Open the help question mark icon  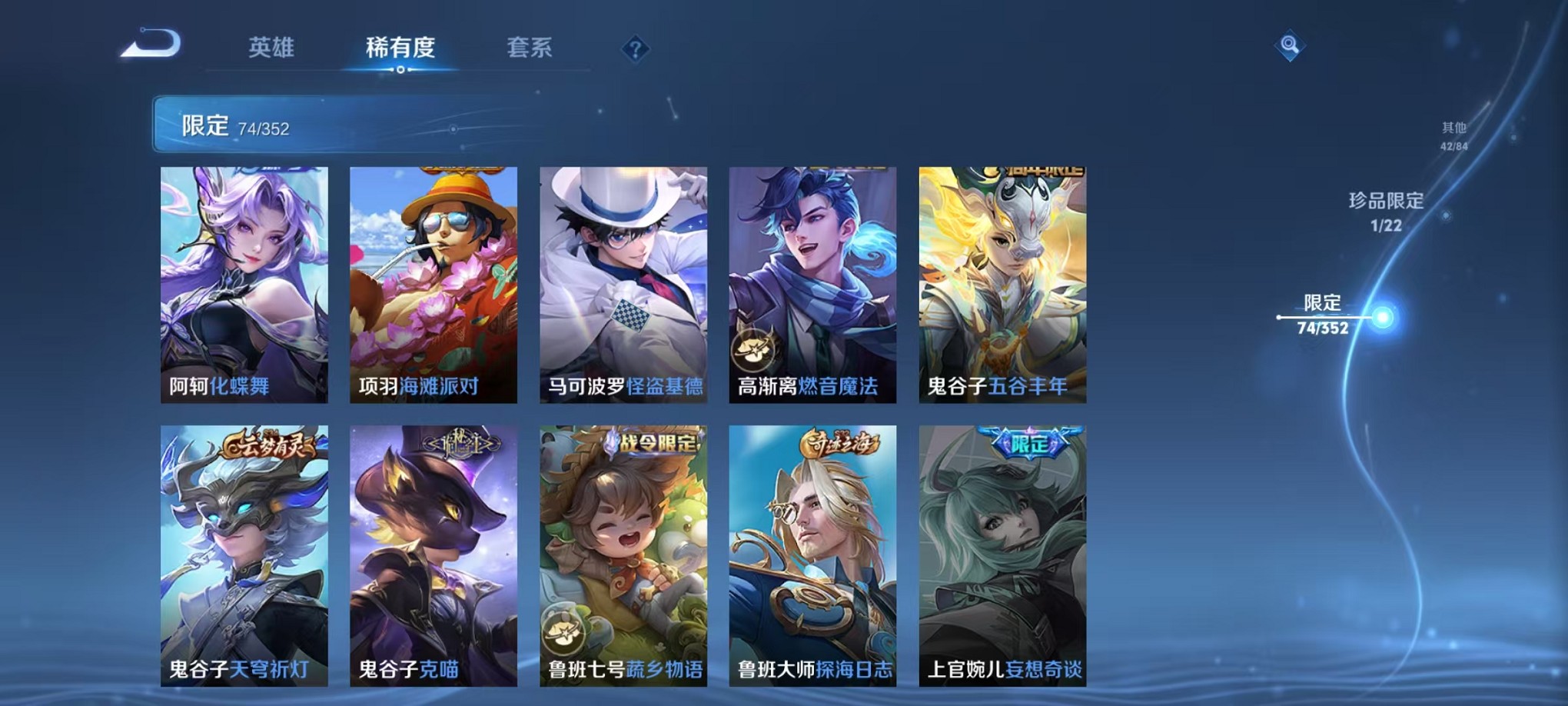[x=634, y=50]
